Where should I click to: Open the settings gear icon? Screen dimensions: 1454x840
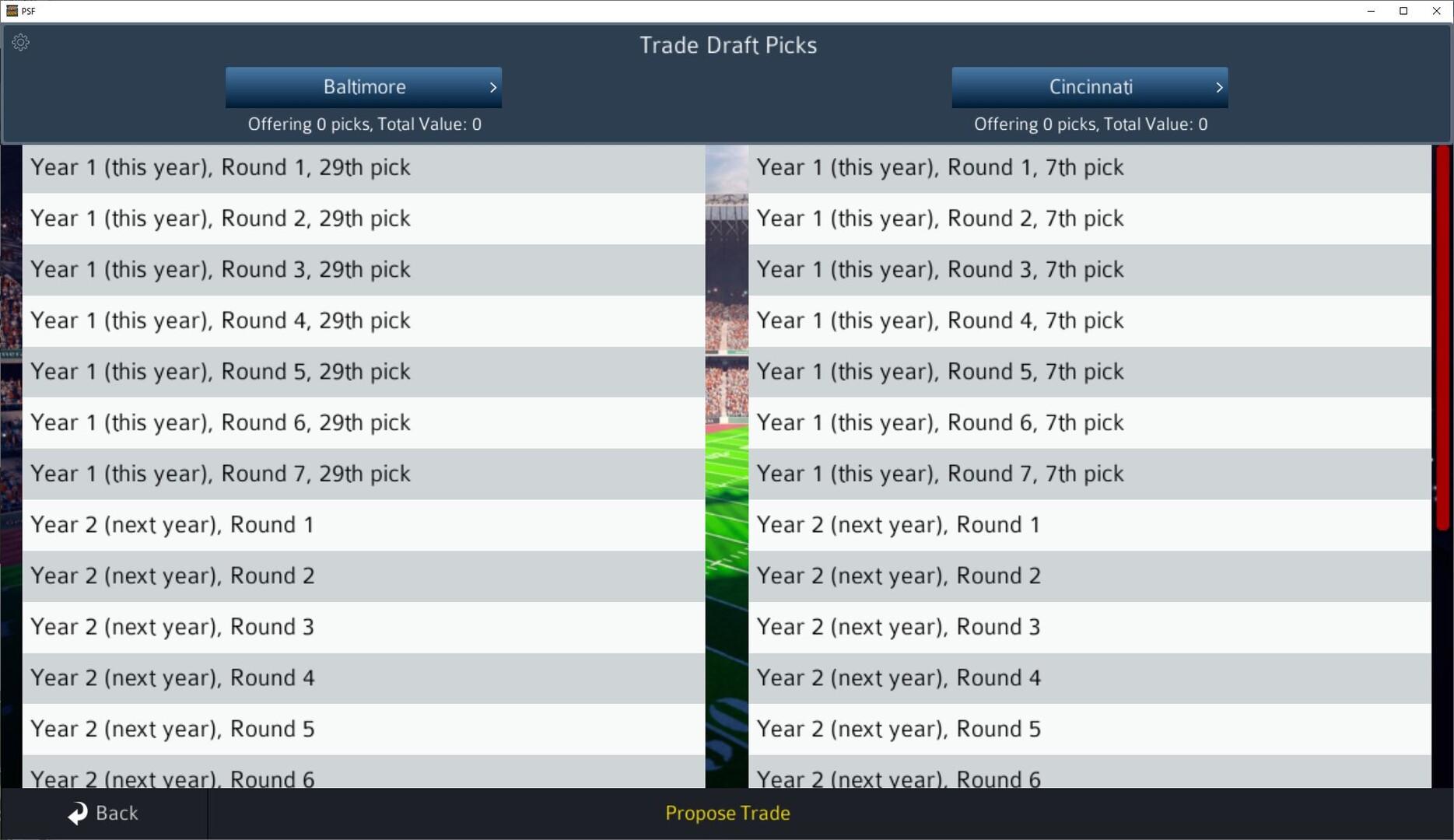click(20, 42)
